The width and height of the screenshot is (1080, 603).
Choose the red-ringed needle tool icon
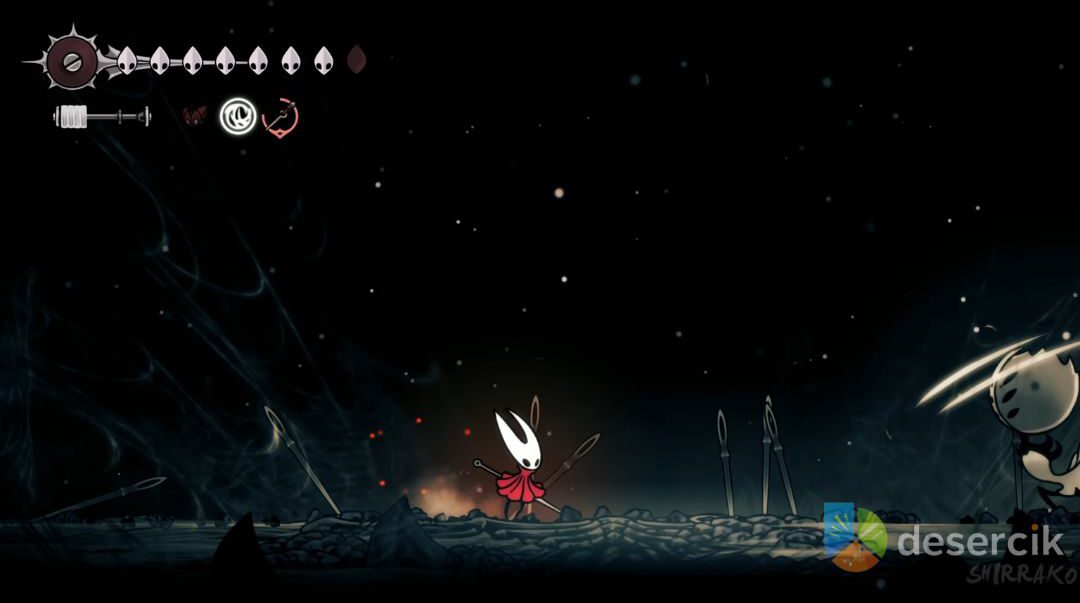coord(281,117)
